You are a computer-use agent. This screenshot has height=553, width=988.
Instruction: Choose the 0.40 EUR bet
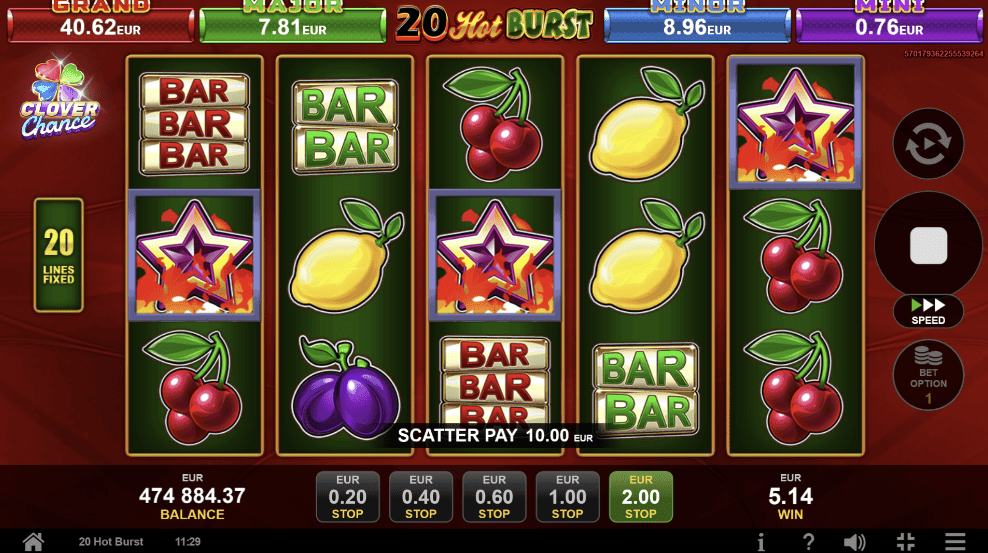click(421, 497)
